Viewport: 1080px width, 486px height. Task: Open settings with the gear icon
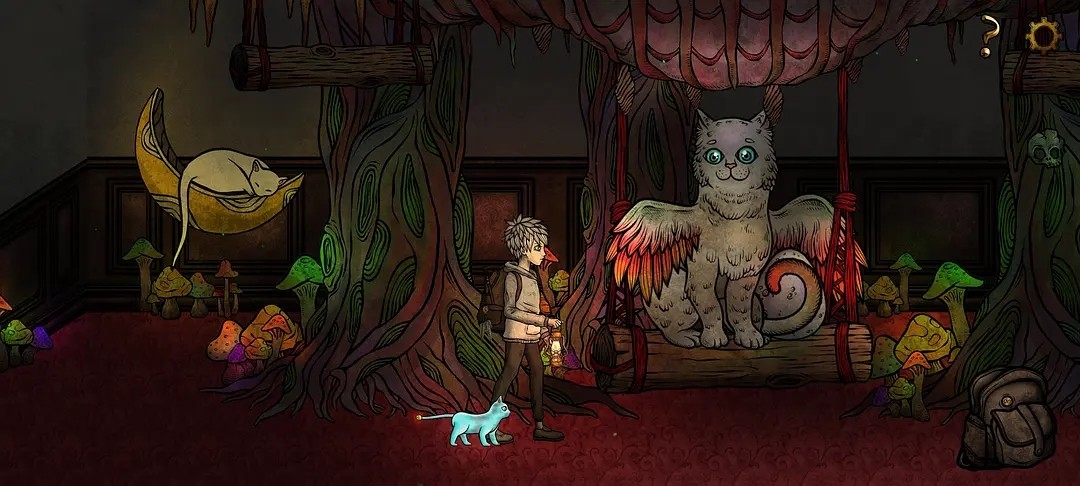[x=1043, y=36]
